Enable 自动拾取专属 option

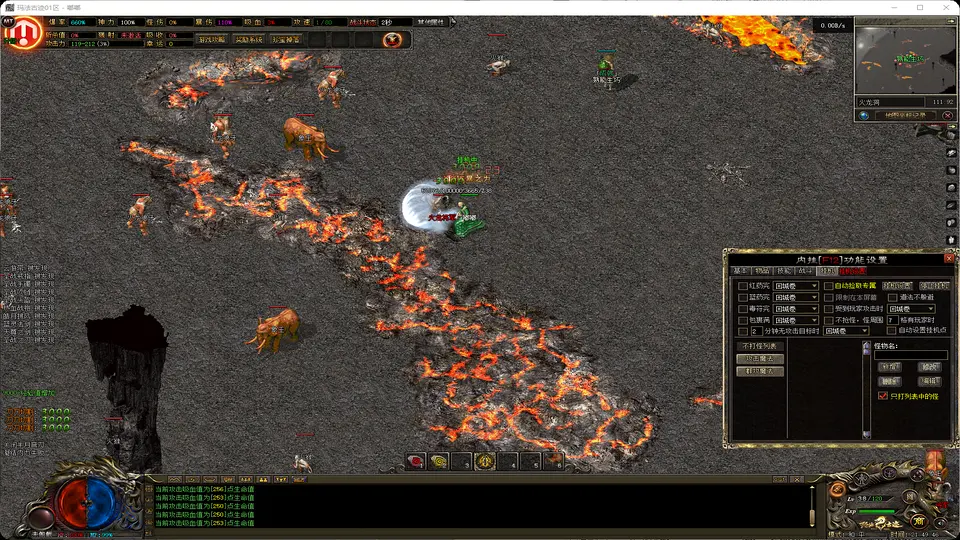point(829,285)
